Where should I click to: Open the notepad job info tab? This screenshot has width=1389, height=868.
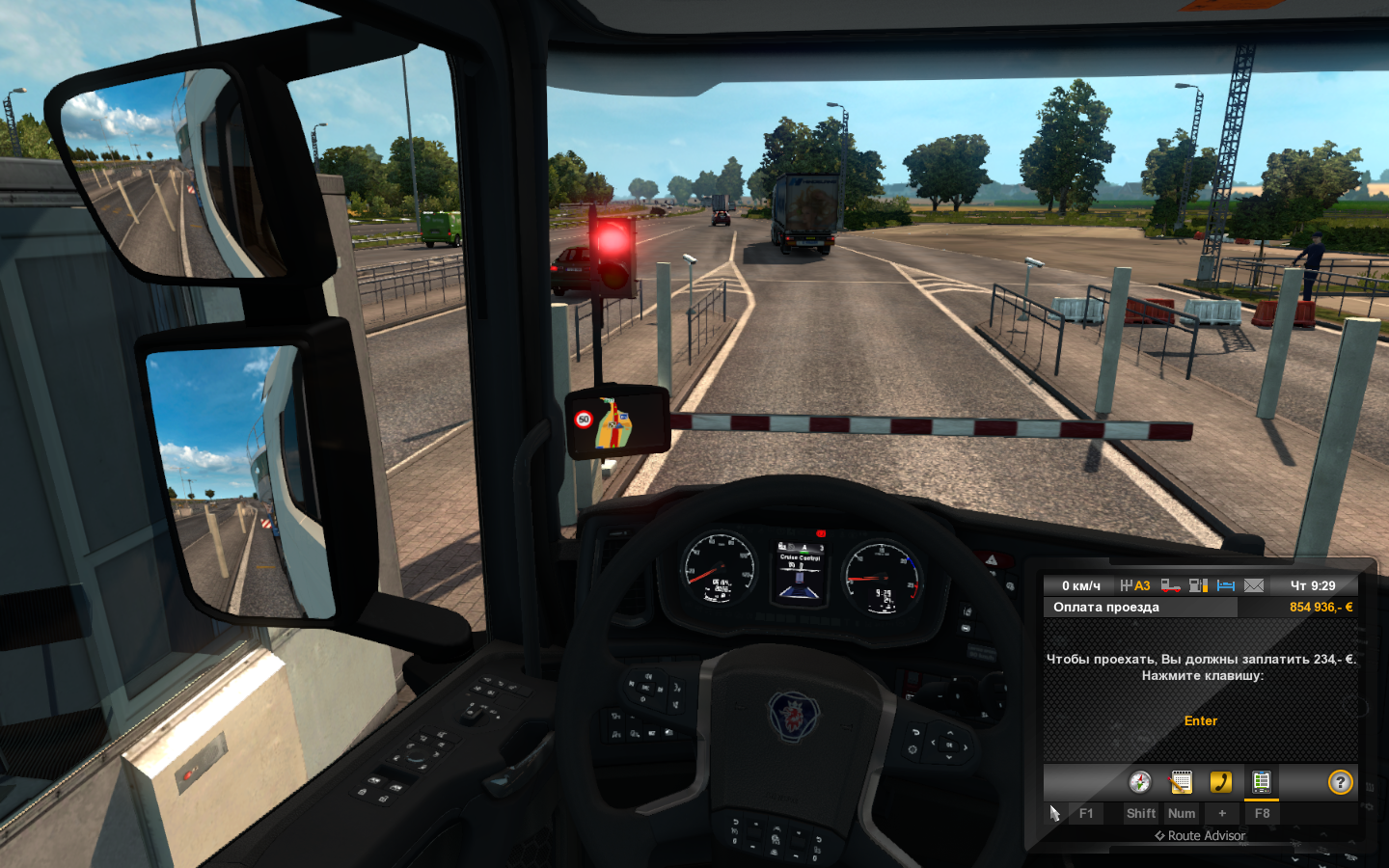1181,782
